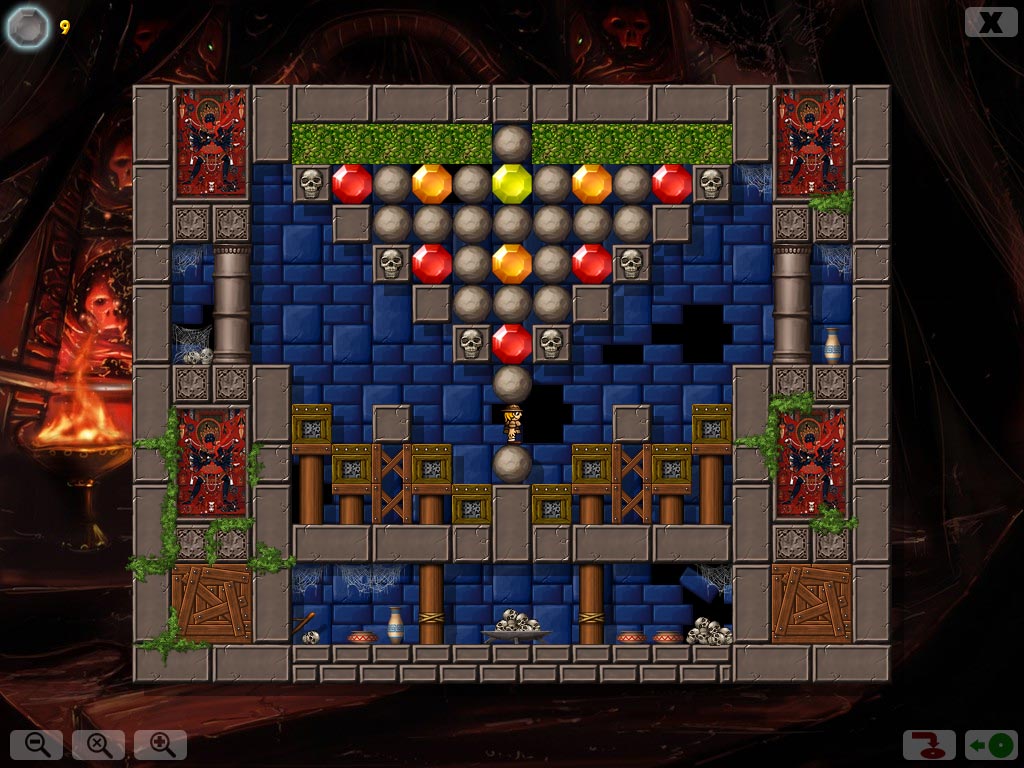
Task: Reset zoom with the X magnifier button
Action: 99,744
